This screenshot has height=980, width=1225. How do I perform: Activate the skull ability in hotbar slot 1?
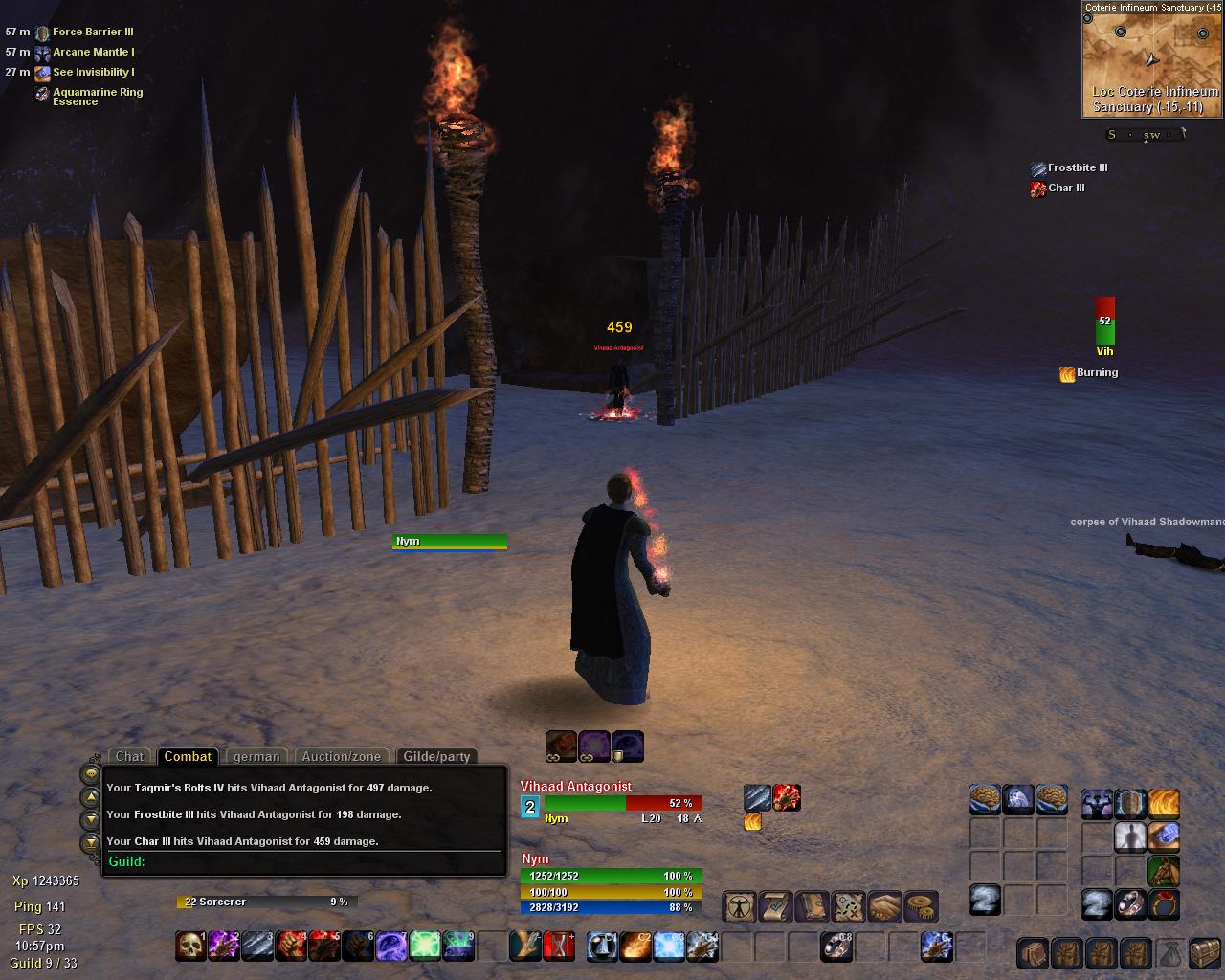coord(190,947)
